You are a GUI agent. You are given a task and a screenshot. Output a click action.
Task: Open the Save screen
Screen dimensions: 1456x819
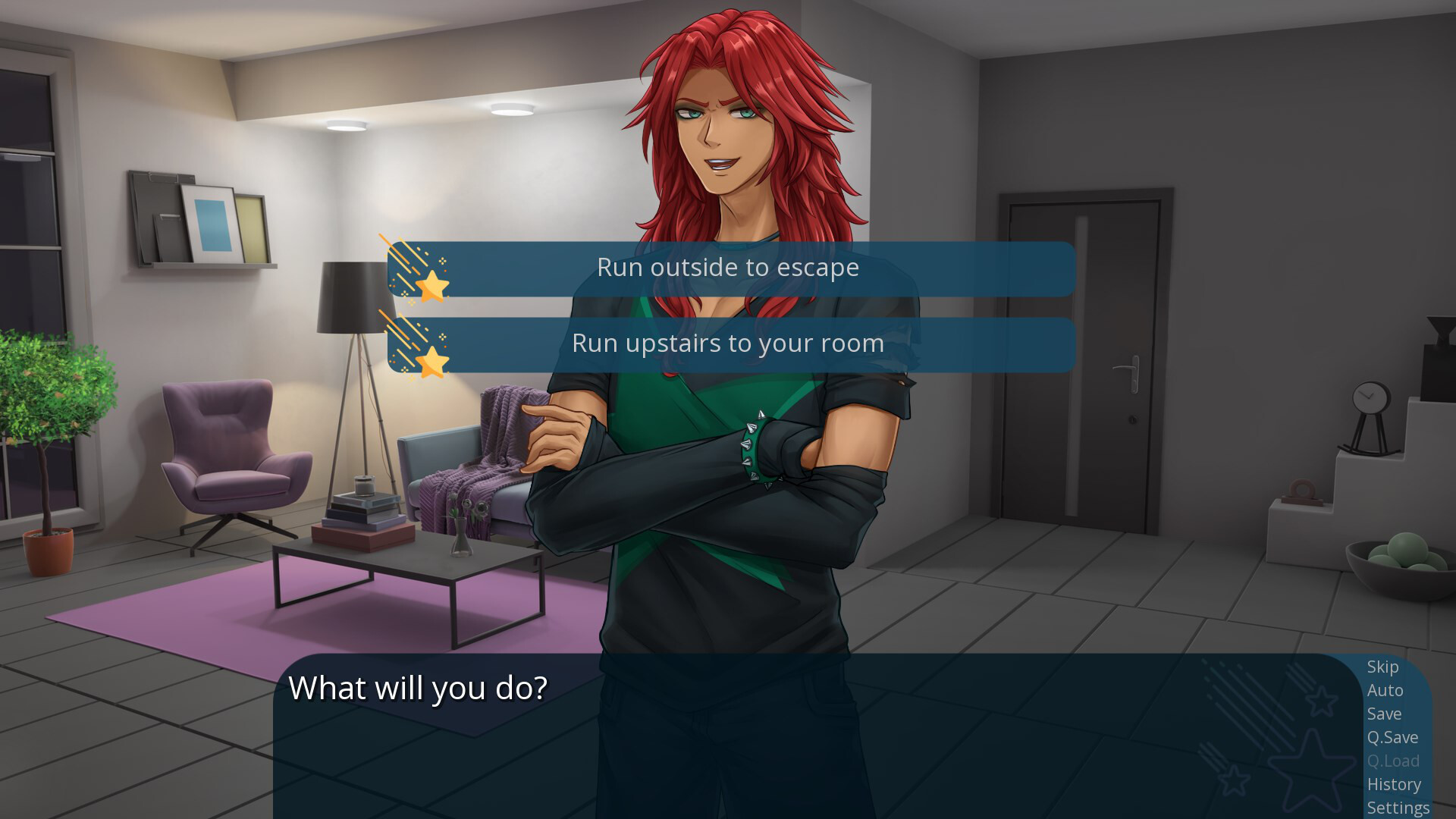pos(1384,714)
